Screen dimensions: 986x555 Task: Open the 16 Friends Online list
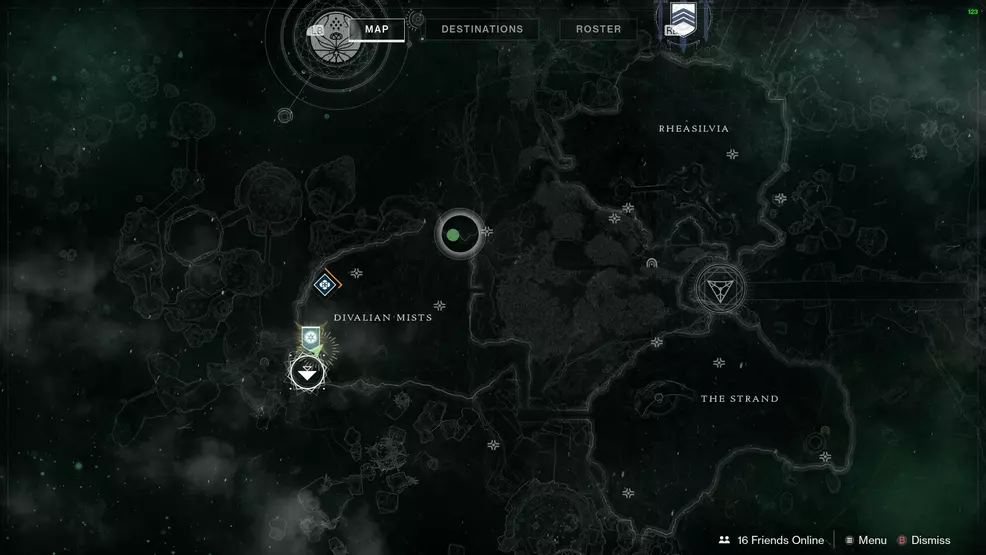(771, 540)
